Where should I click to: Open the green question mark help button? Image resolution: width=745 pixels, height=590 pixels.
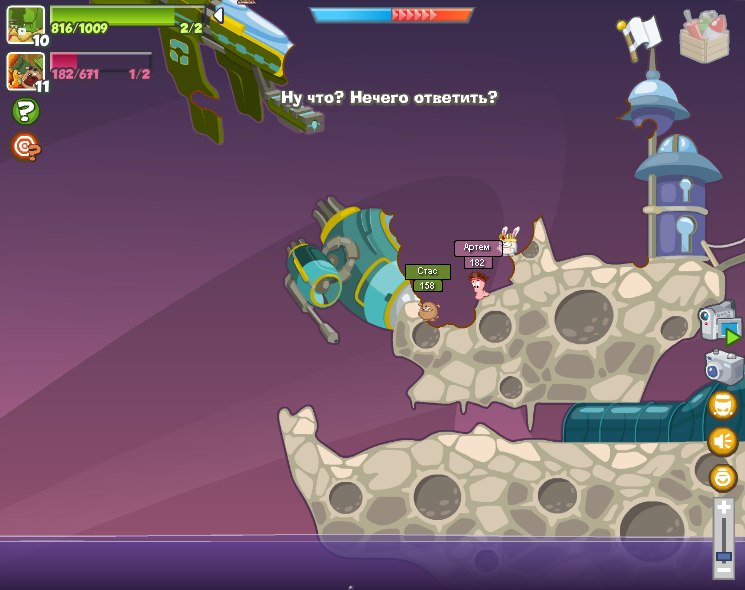25,111
